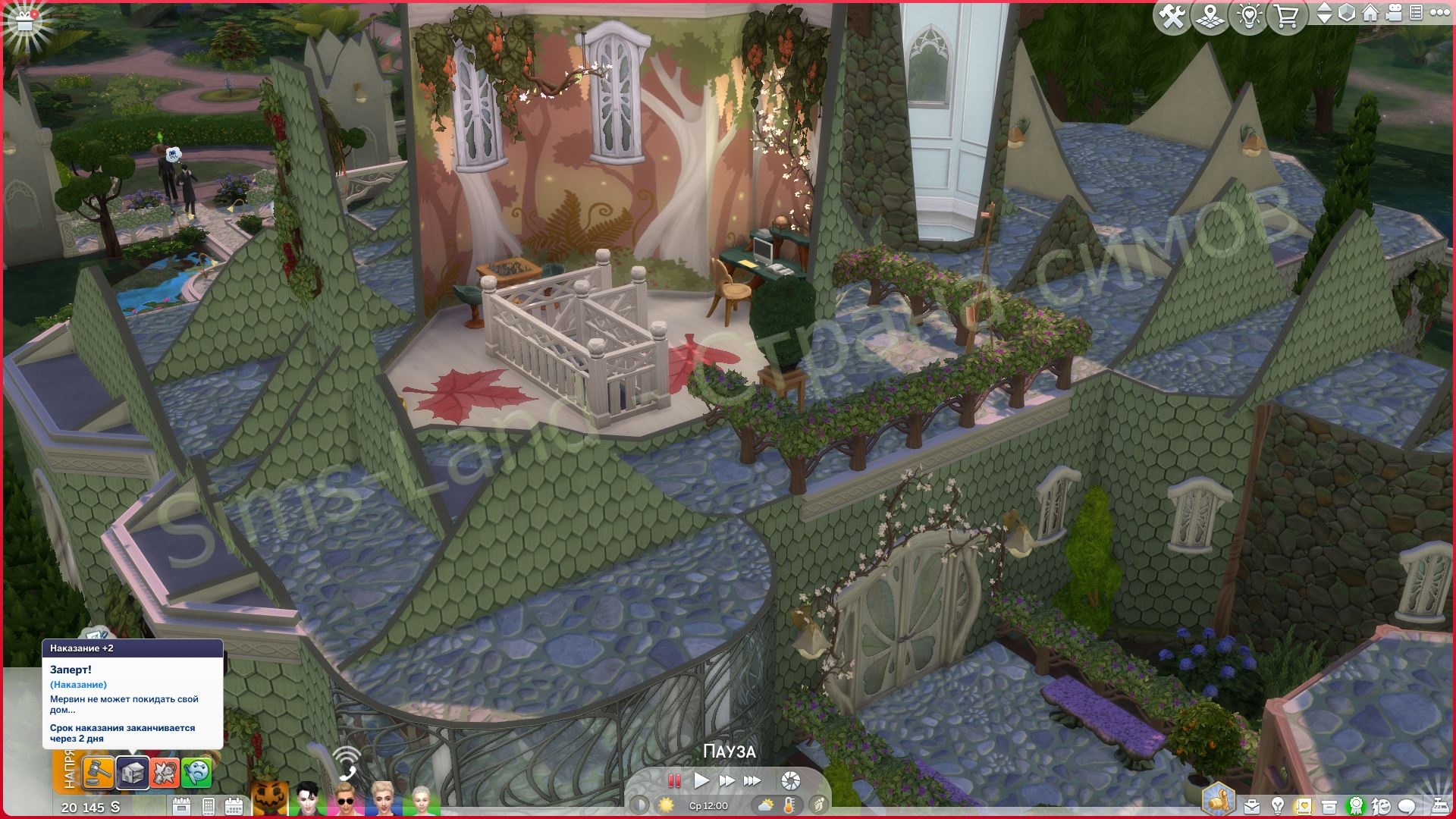
Task: Open Manage Worlds map view icon
Action: point(1211,17)
